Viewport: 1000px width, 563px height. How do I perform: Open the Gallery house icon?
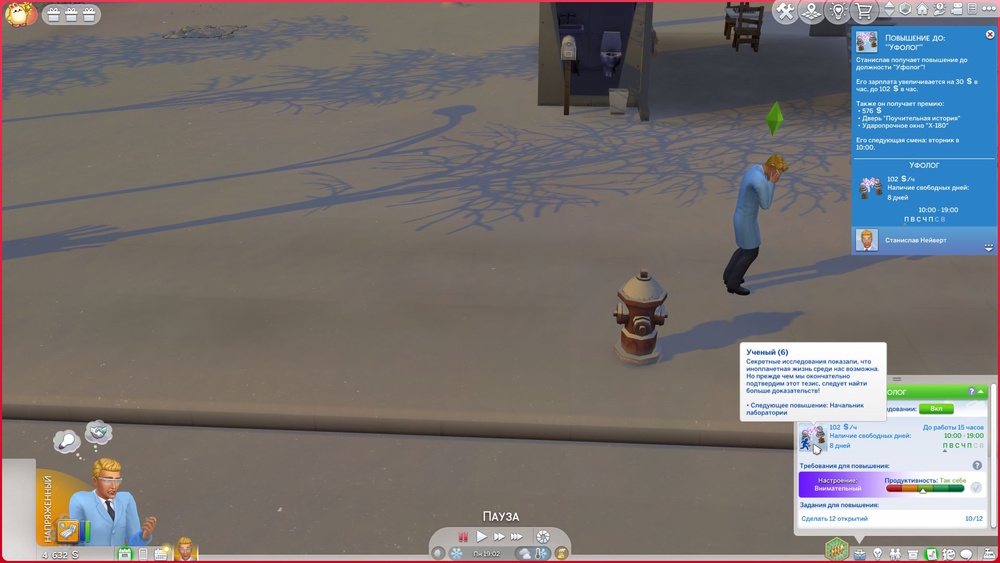point(923,10)
